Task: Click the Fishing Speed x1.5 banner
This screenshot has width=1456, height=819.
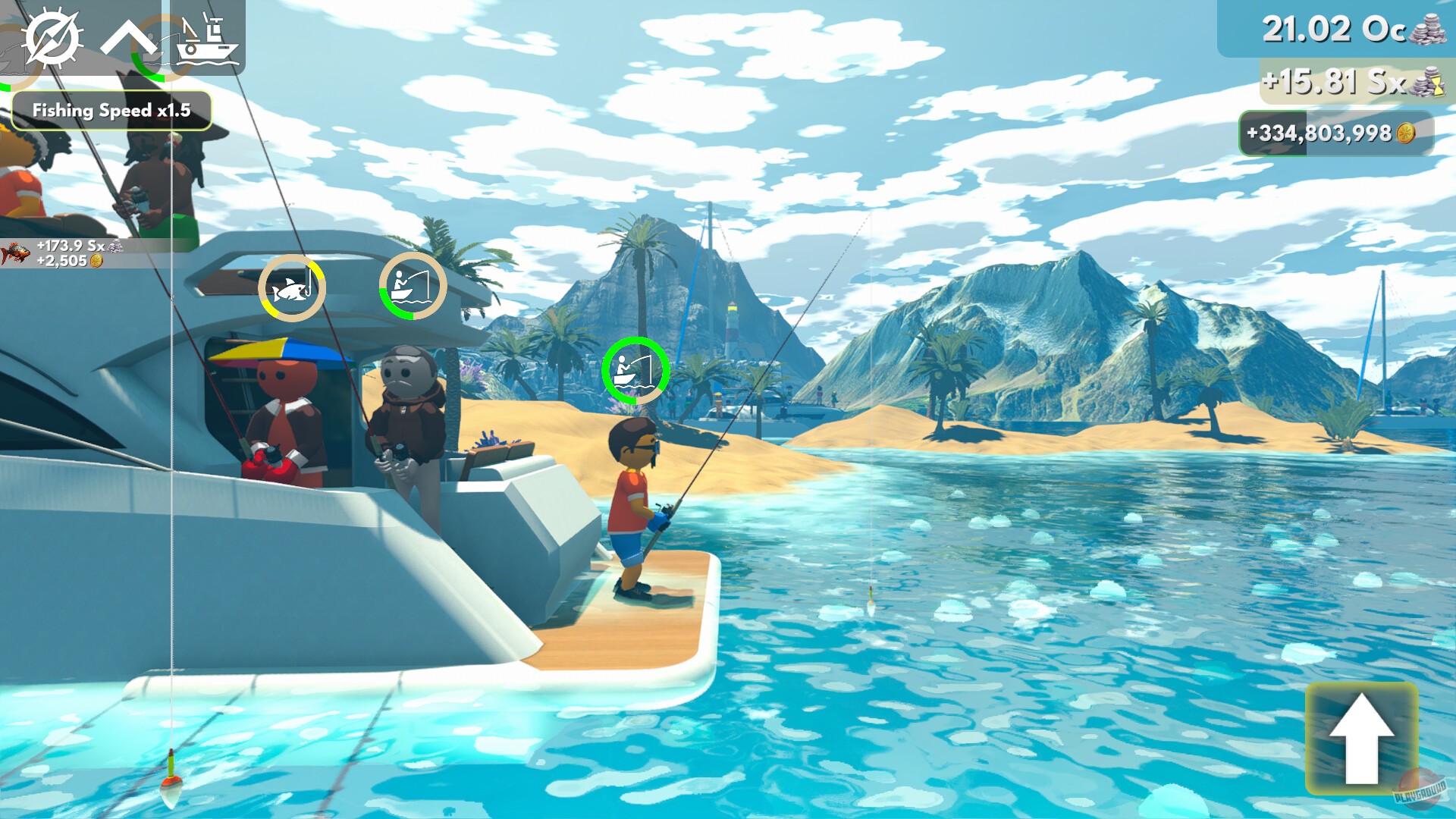Action: [112, 109]
